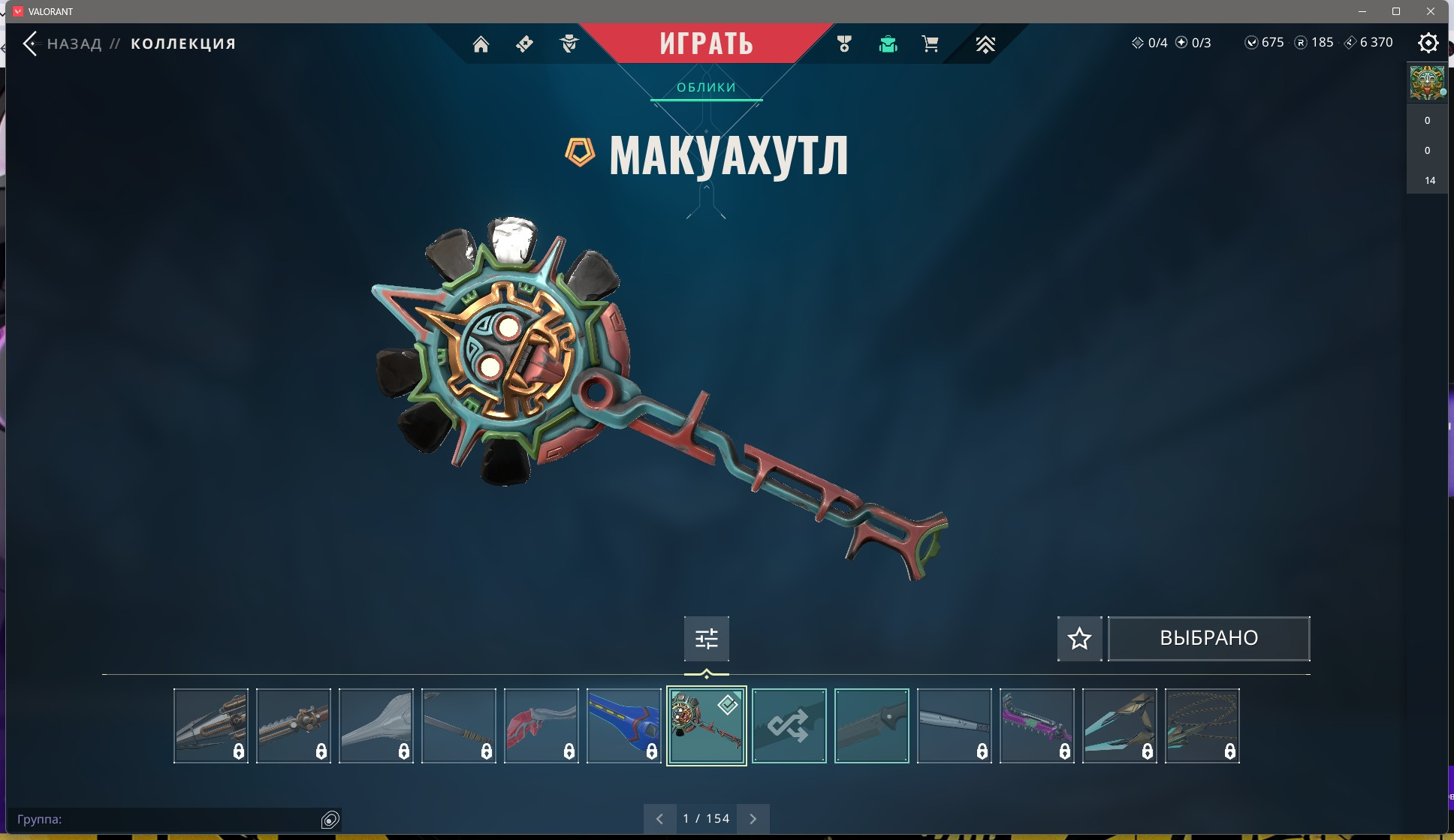Open the career medal icon
The height and width of the screenshot is (840, 1454).
844,44
